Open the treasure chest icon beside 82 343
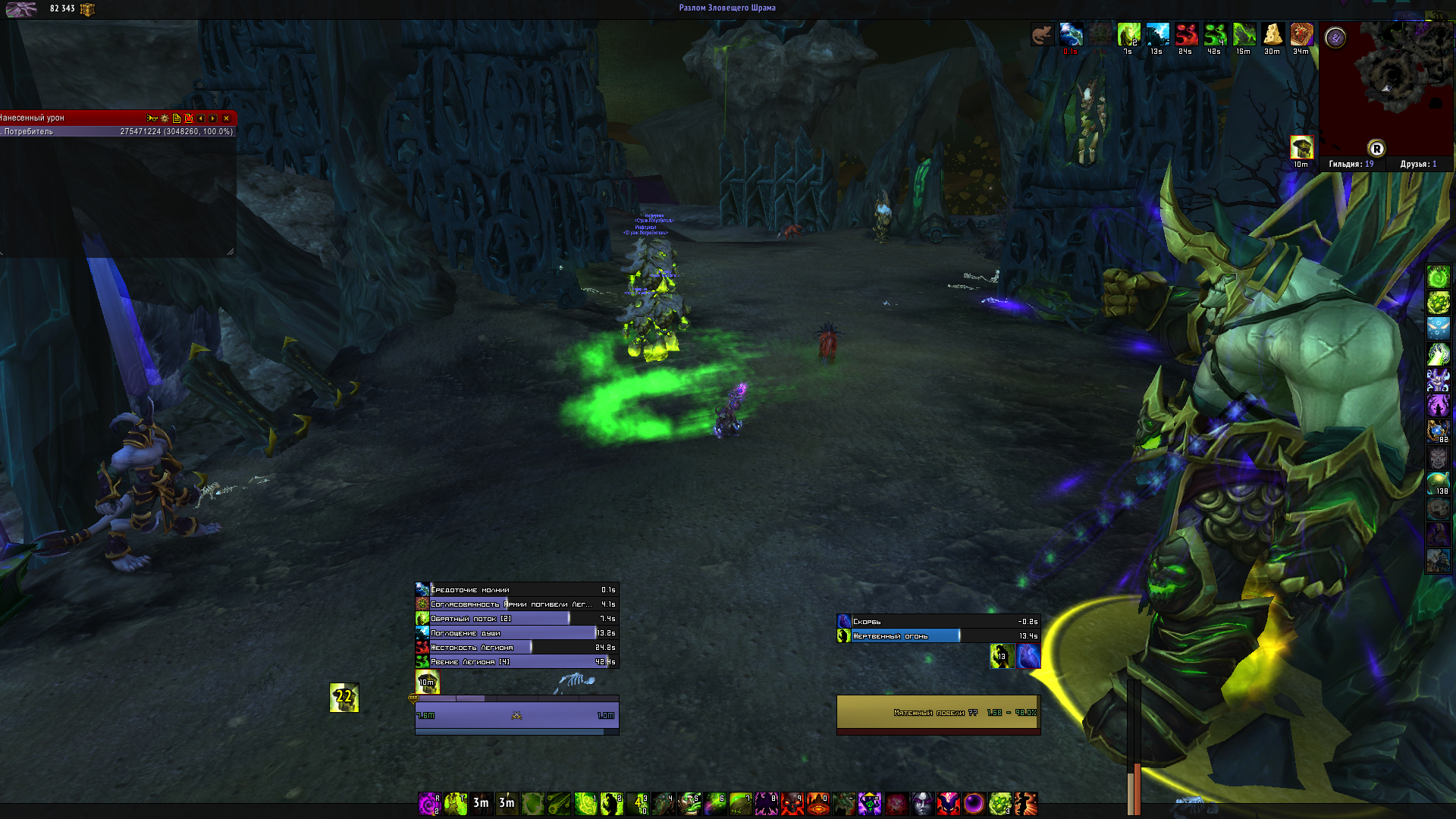This screenshot has height=819, width=1456. coord(87,9)
